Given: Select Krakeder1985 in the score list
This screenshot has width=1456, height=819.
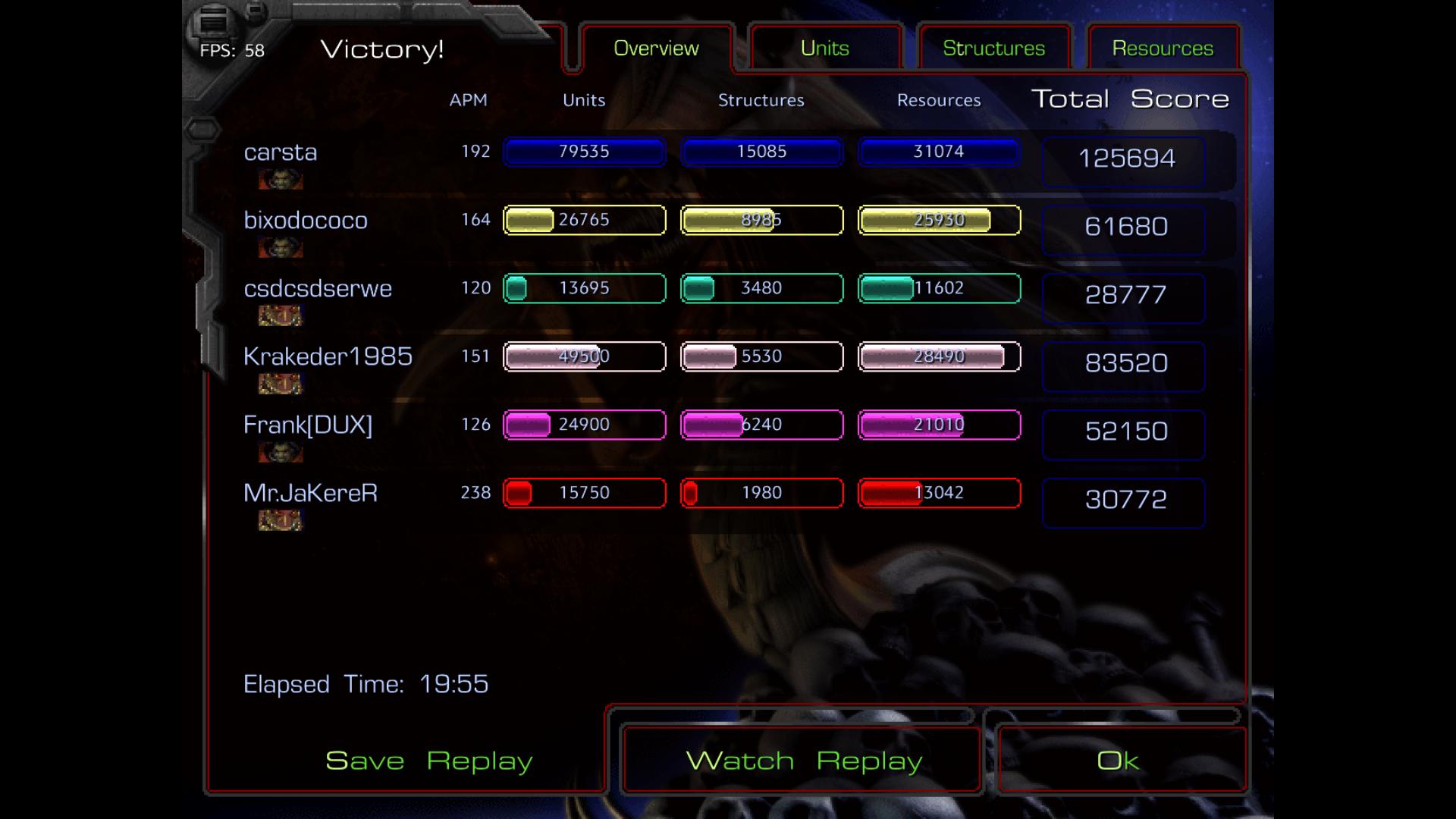Looking at the screenshot, I should pyautogui.click(x=328, y=356).
